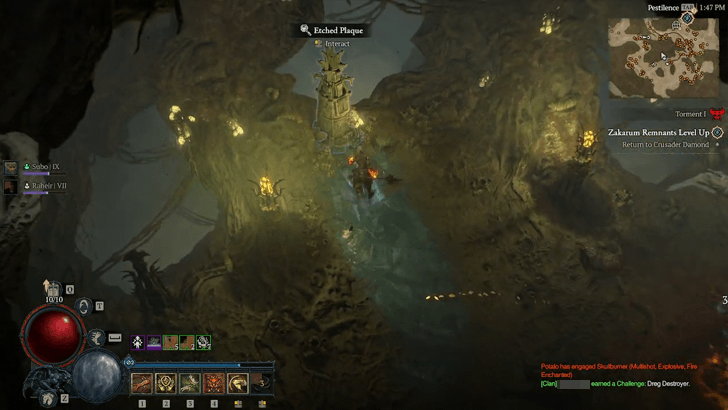Use the healing potion icon

pos(55,289)
